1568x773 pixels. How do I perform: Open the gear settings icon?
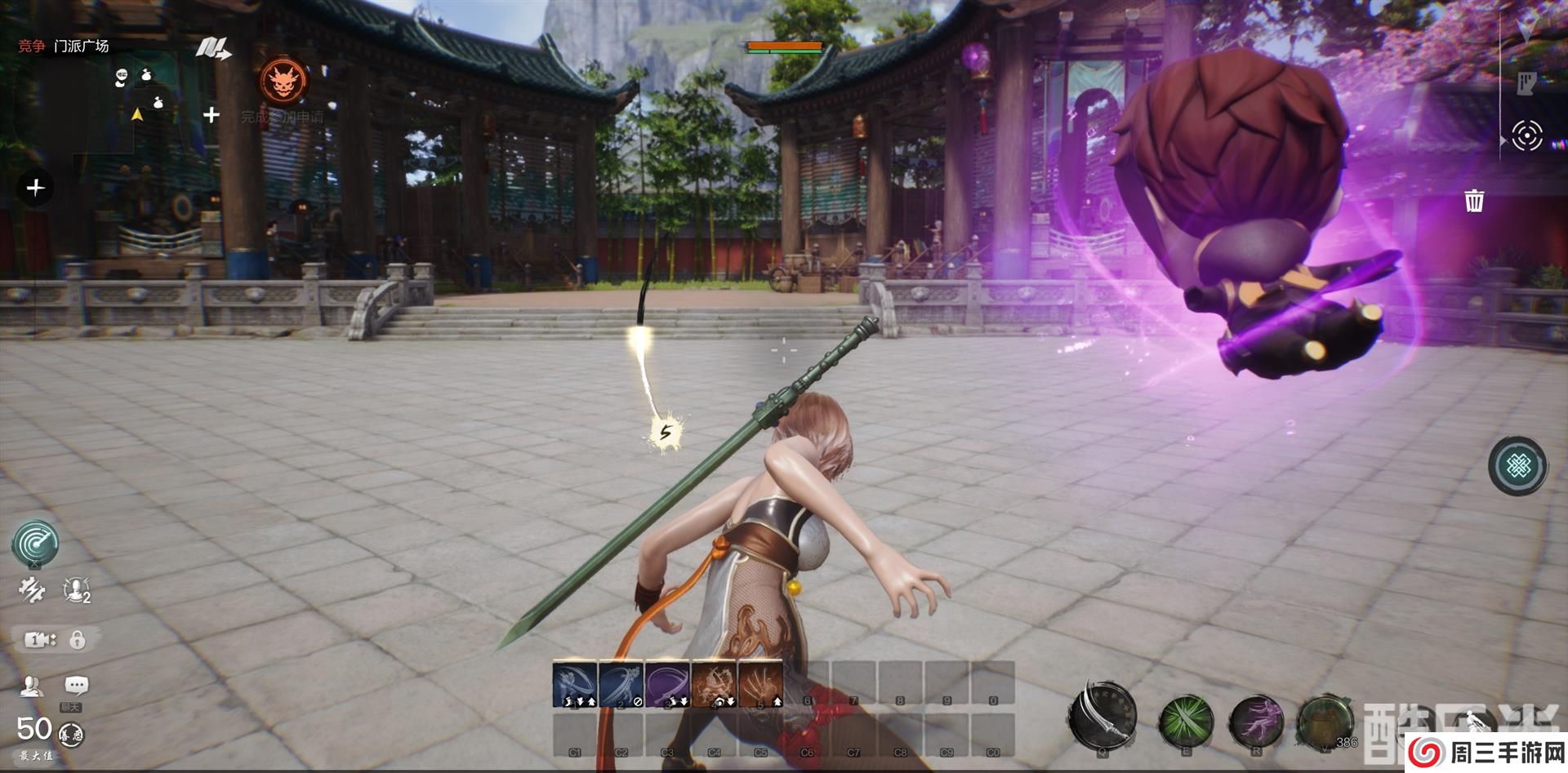32,590
